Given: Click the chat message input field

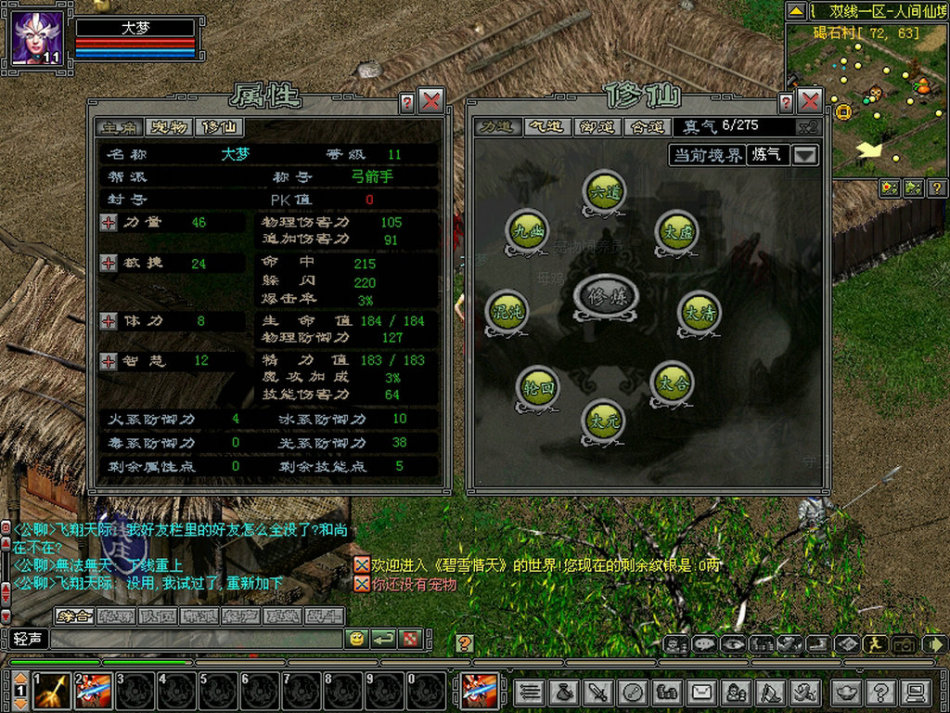Looking at the screenshot, I should [195, 638].
